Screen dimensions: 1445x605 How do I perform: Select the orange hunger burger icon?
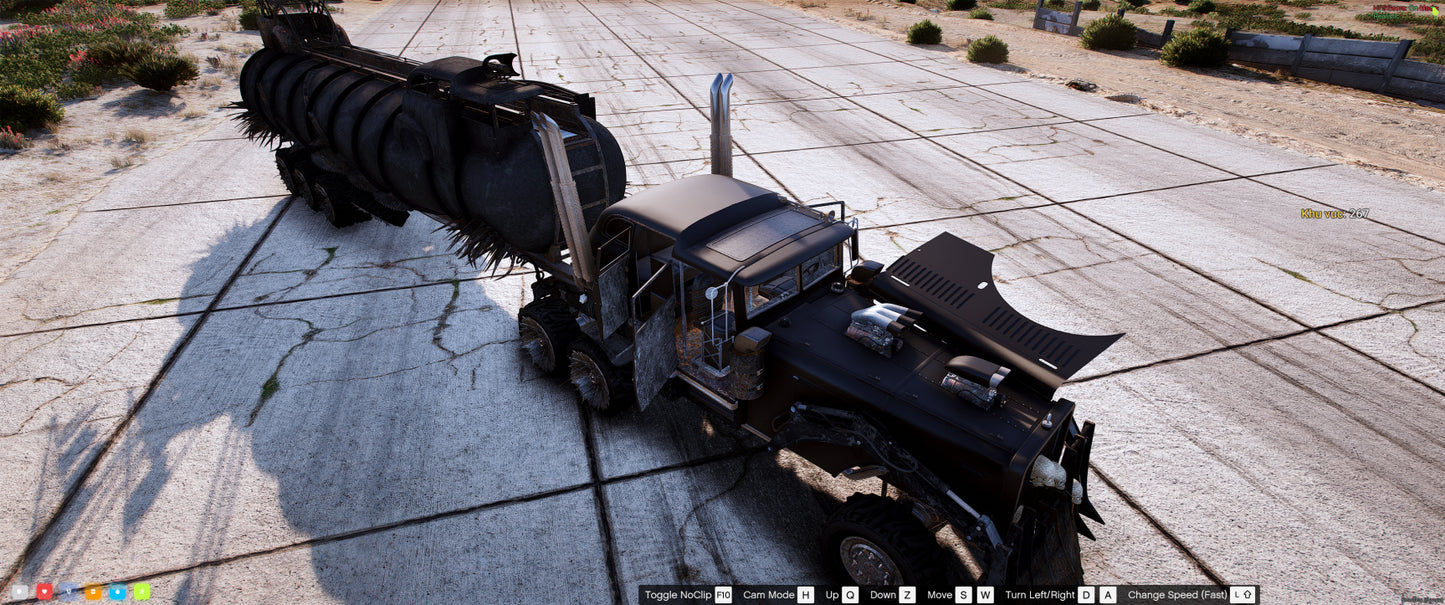[93, 592]
